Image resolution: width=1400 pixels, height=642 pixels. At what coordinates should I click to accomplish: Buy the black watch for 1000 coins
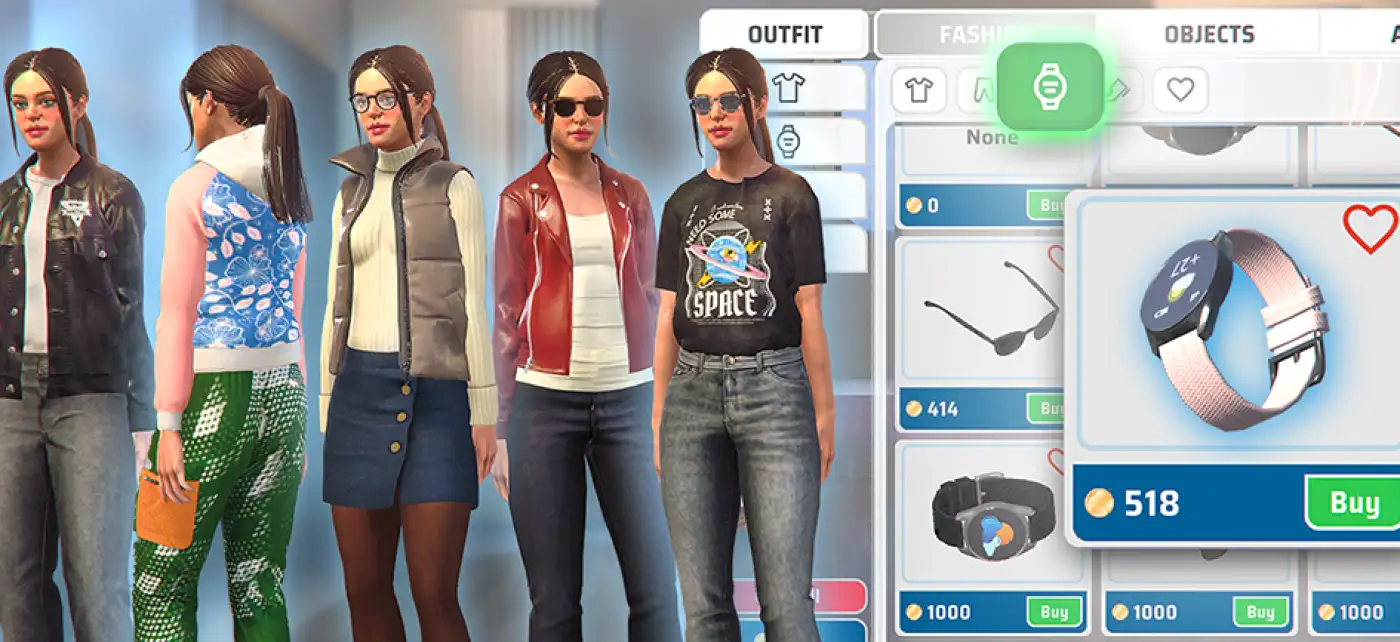pyautogui.click(x=1054, y=611)
